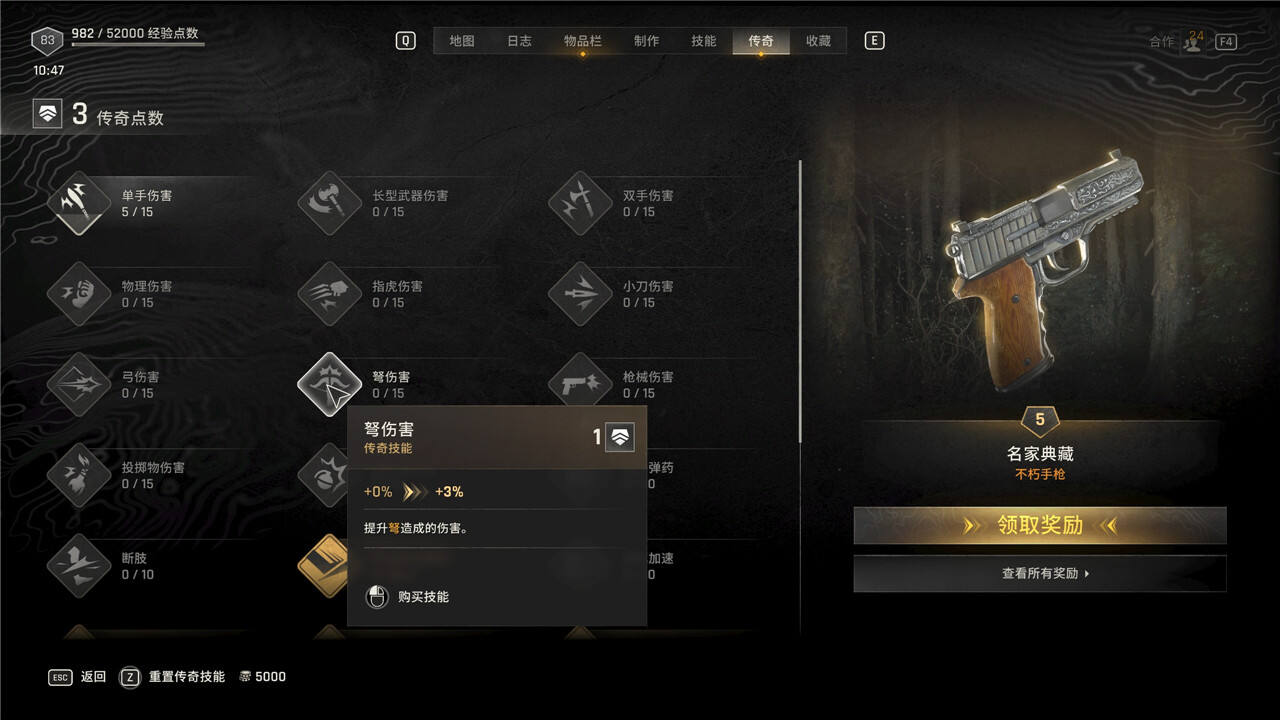Choose the 投掷物伤害 skill
The height and width of the screenshot is (720, 1280).
pos(79,475)
